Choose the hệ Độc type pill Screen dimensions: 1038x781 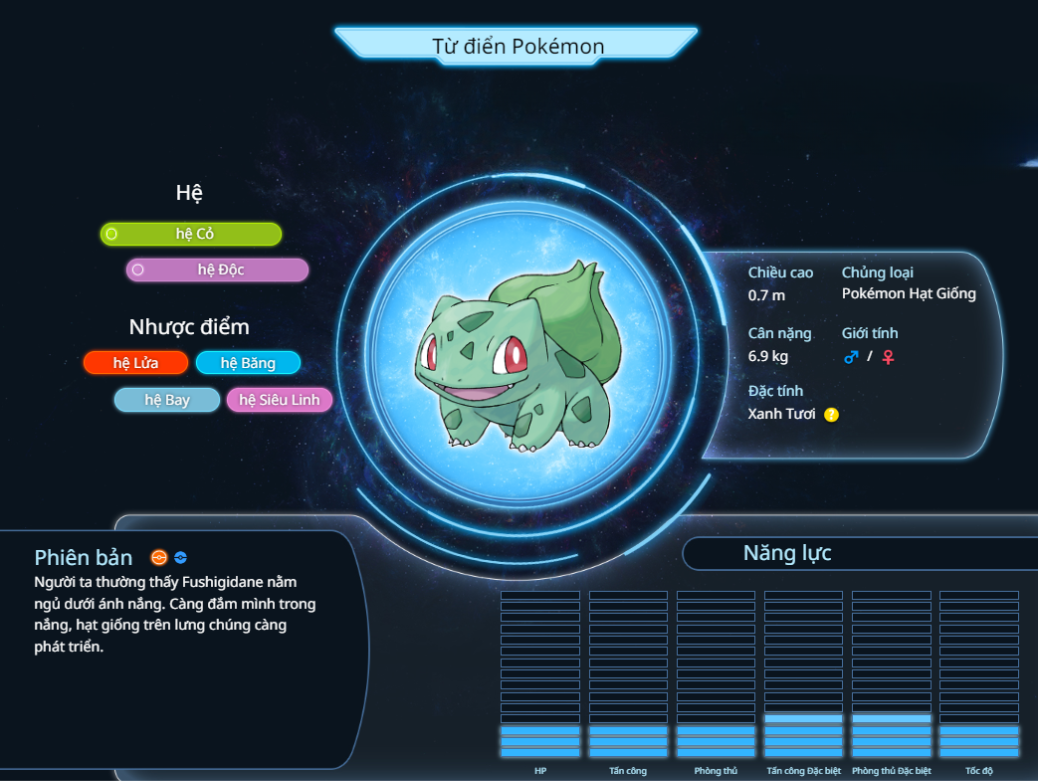[x=217, y=270]
